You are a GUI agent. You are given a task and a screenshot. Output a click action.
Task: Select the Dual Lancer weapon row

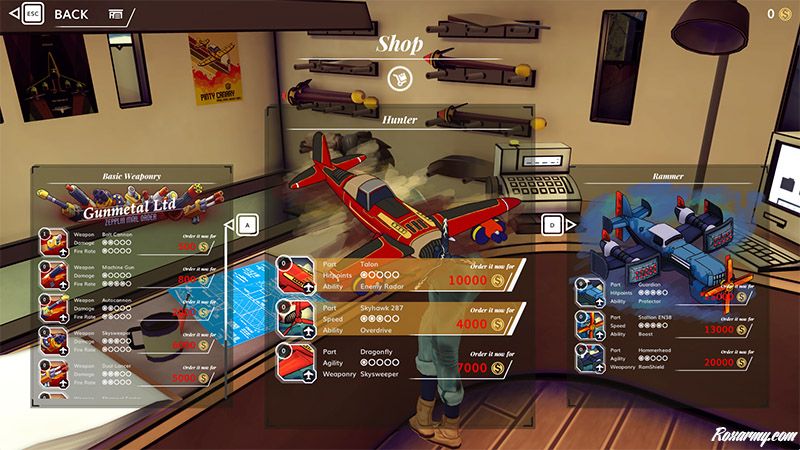[130, 373]
